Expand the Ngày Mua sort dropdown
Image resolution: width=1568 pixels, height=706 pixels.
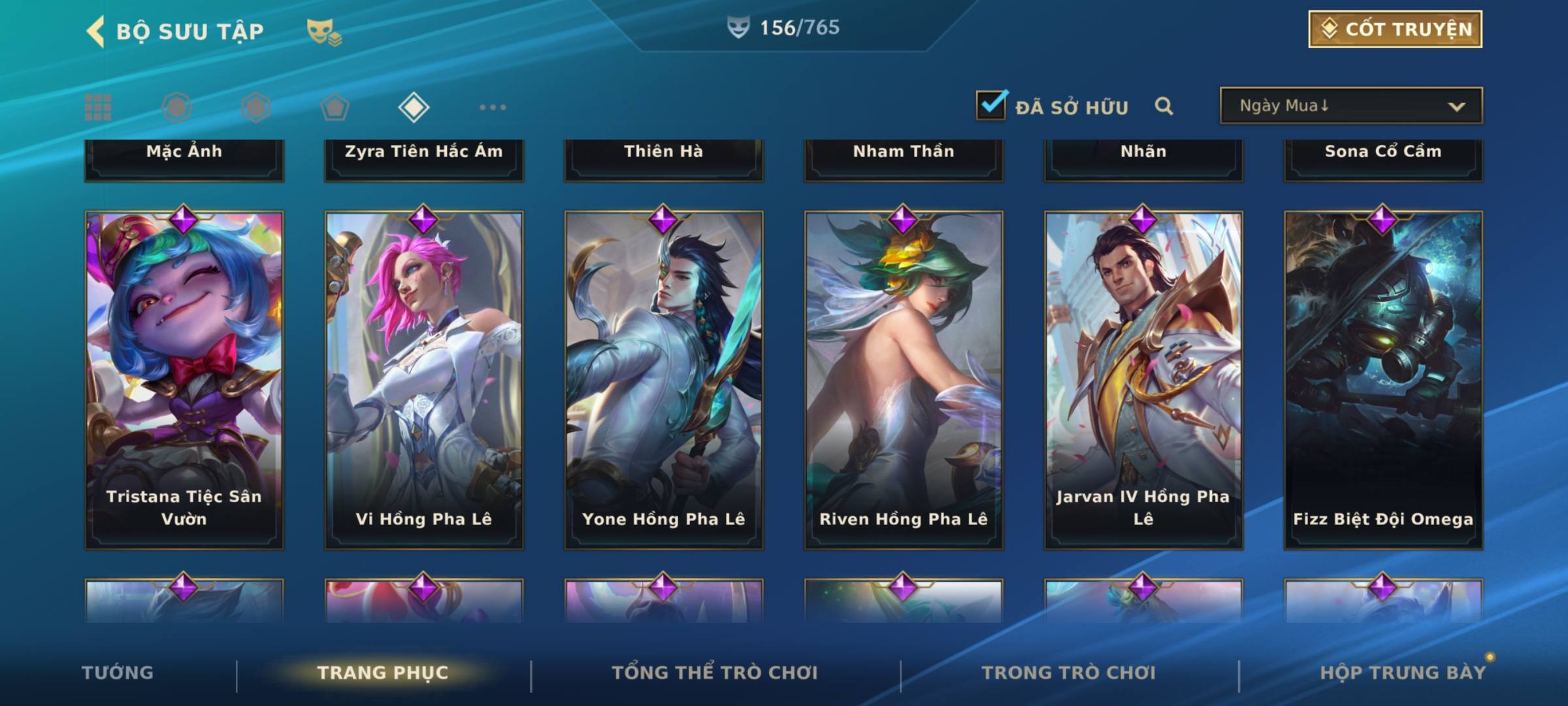tap(1350, 106)
